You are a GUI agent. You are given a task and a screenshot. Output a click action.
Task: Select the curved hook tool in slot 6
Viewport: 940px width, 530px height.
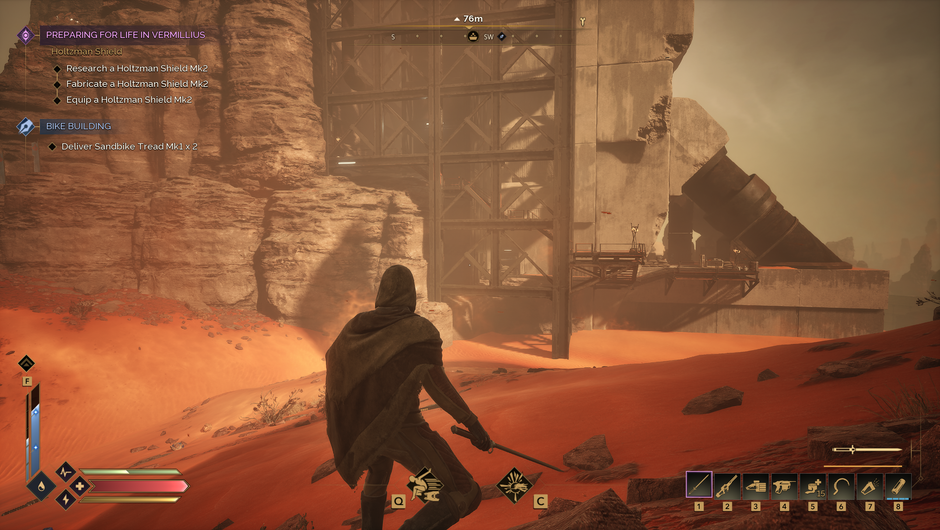point(842,485)
